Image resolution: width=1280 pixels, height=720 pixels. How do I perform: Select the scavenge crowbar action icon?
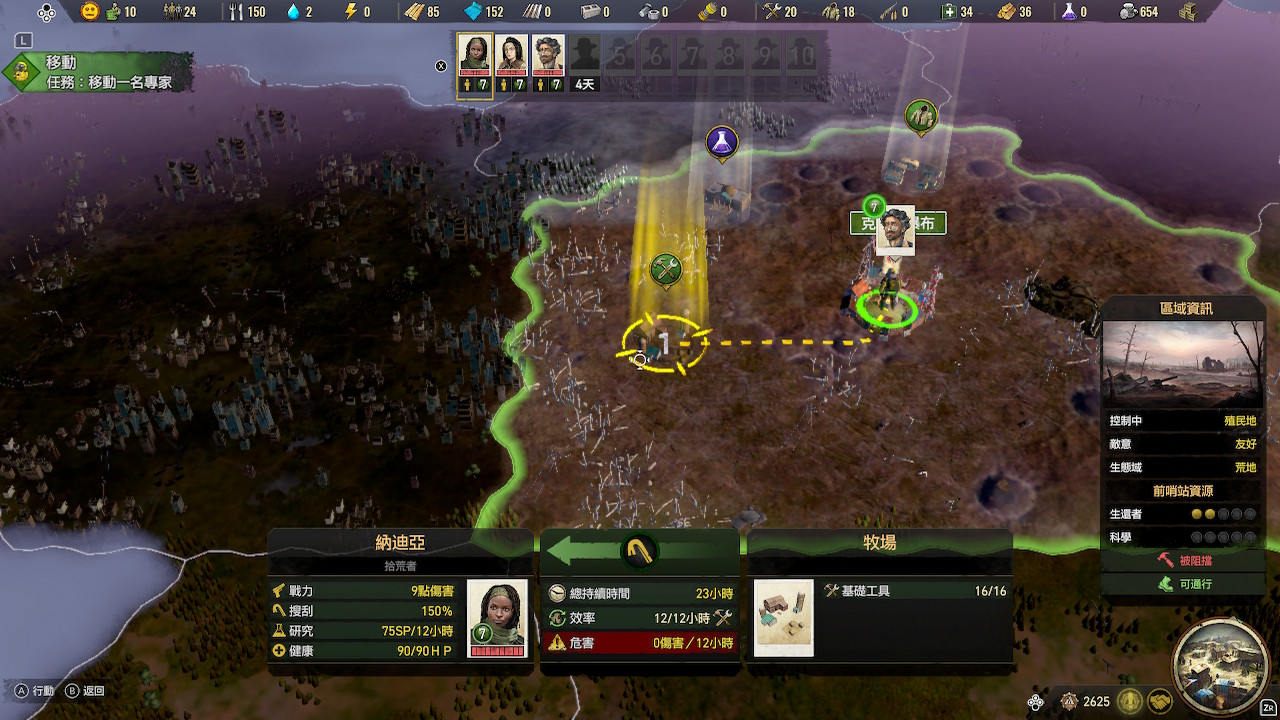click(x=637, y=551)
